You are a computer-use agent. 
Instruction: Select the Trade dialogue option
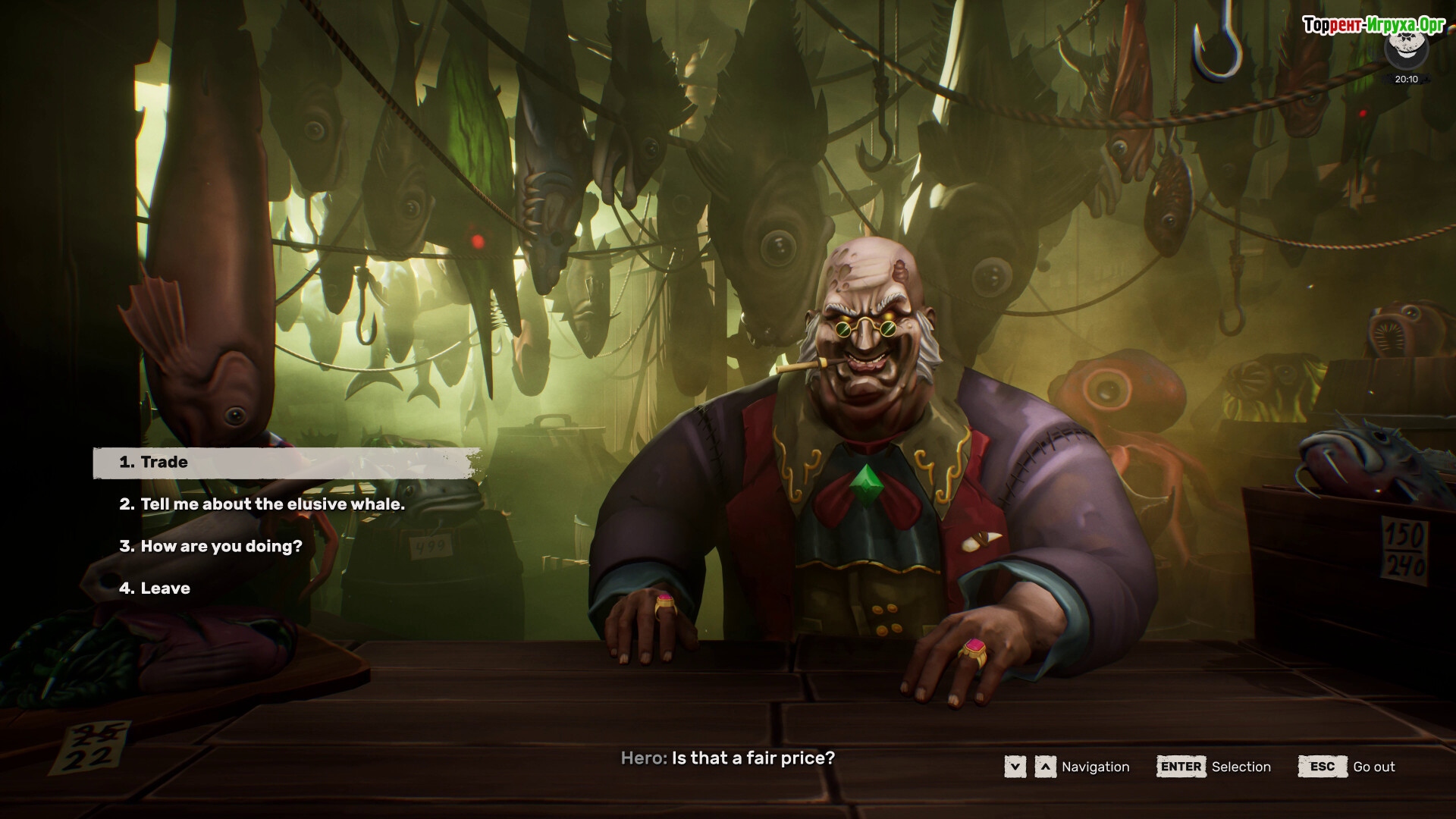164,463
